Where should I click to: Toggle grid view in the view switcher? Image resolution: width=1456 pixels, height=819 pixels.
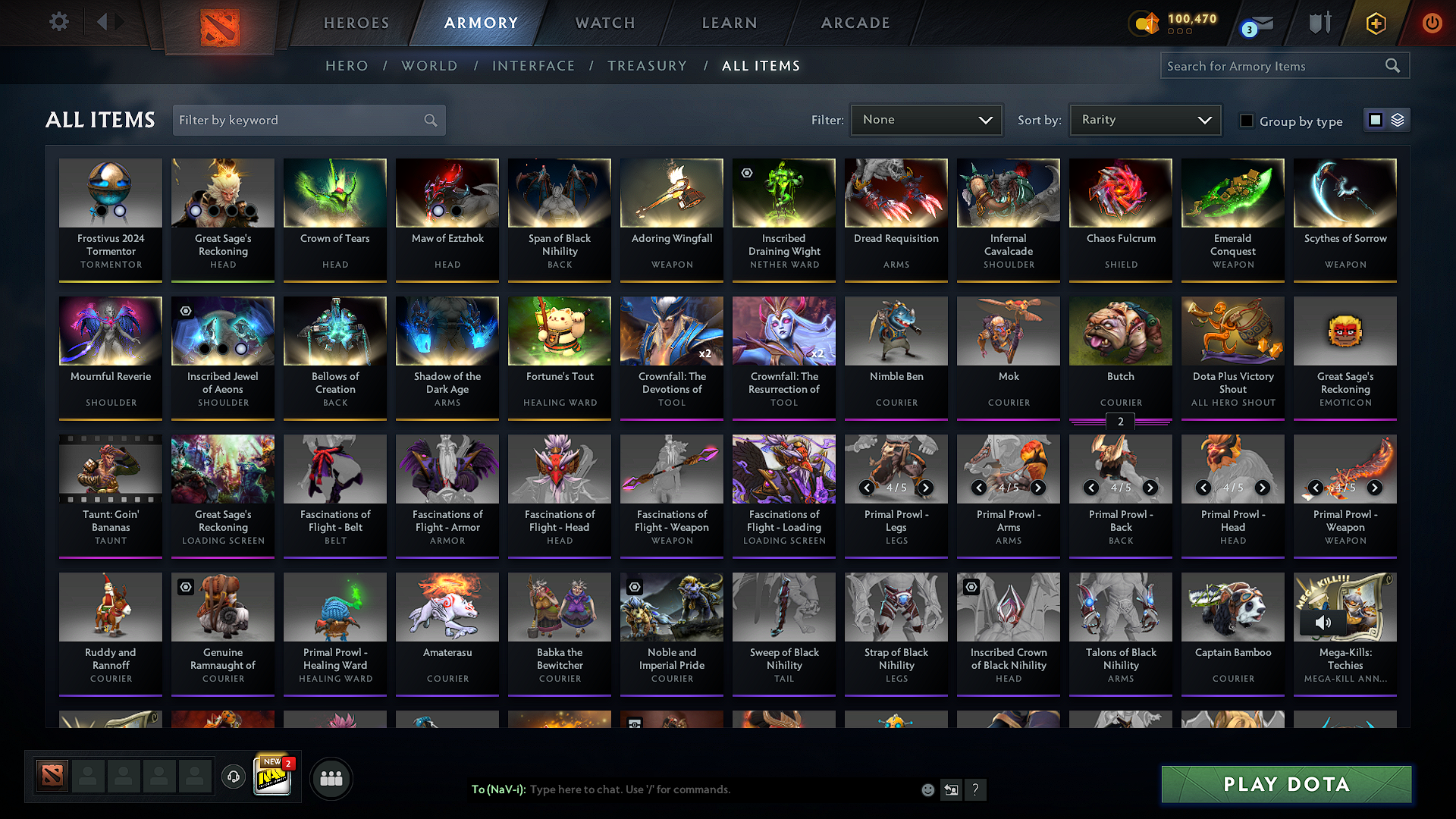1376,119
